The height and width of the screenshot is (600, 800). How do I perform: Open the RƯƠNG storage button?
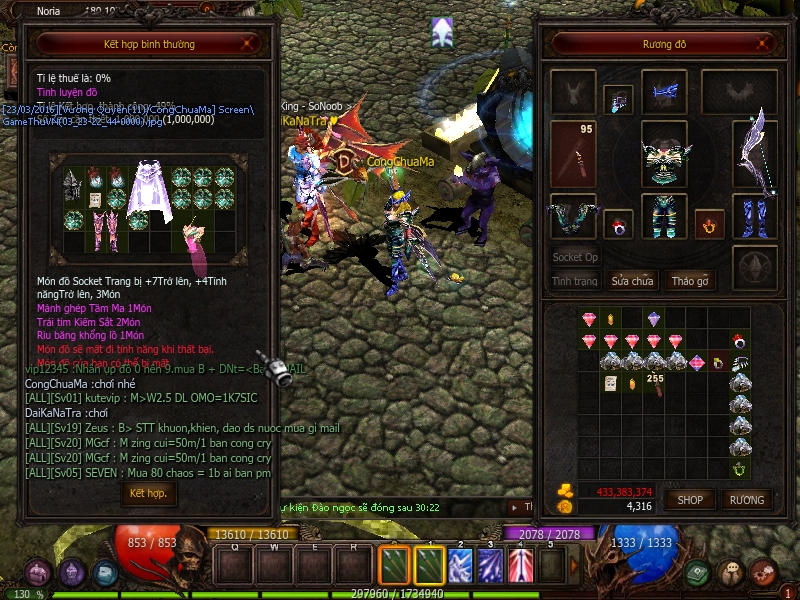(746, 499)
